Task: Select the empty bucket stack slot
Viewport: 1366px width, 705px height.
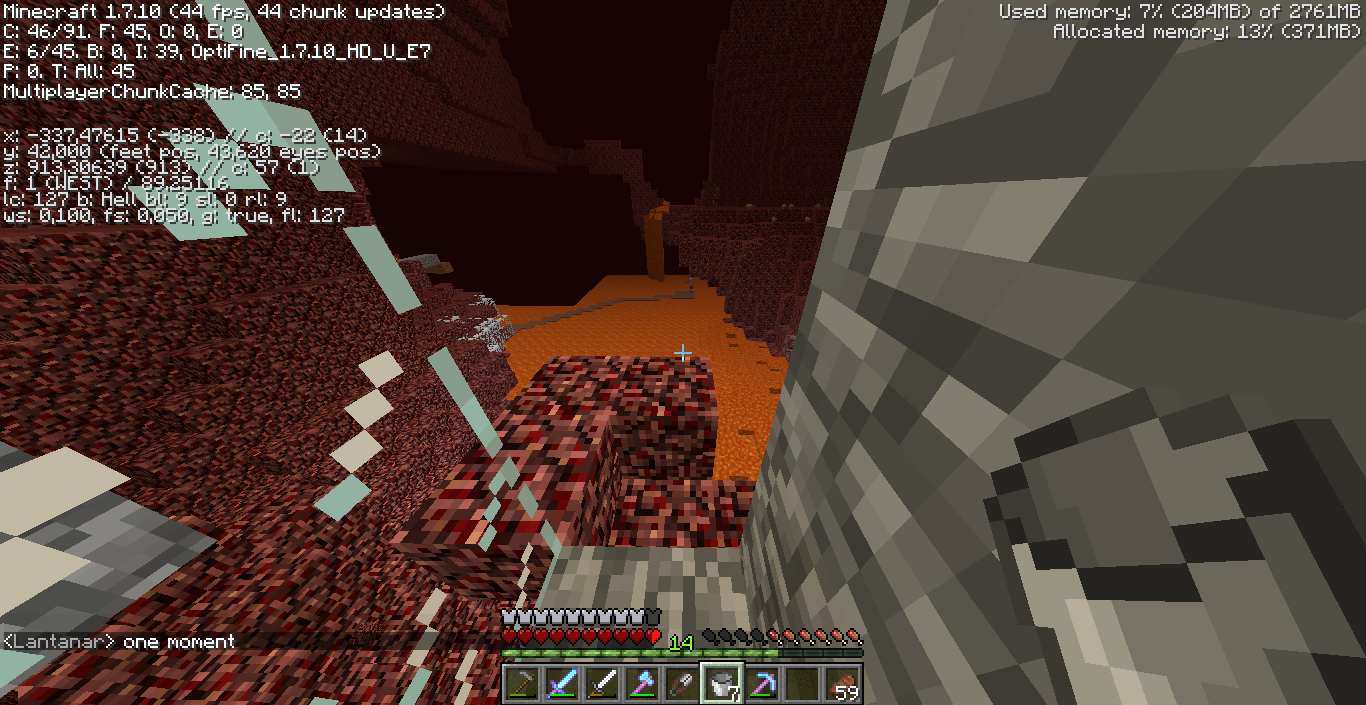Action: 722,684
